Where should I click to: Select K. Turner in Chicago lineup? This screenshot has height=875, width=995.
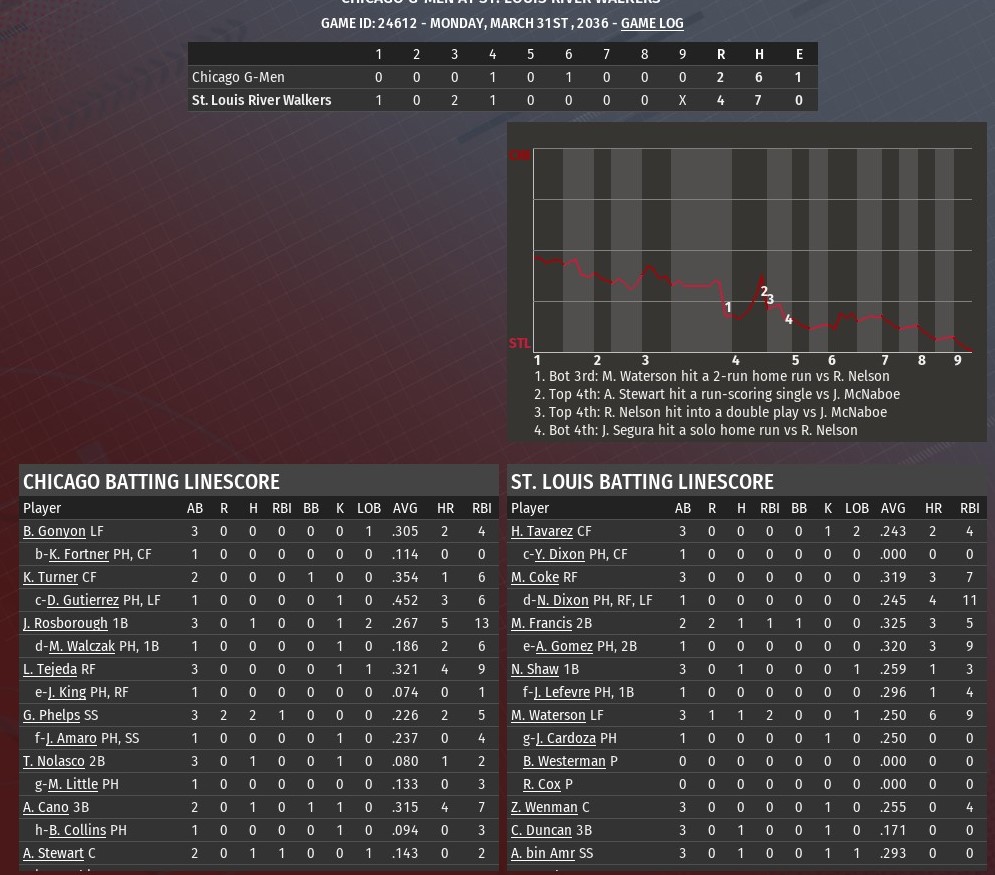click(50, 577)
